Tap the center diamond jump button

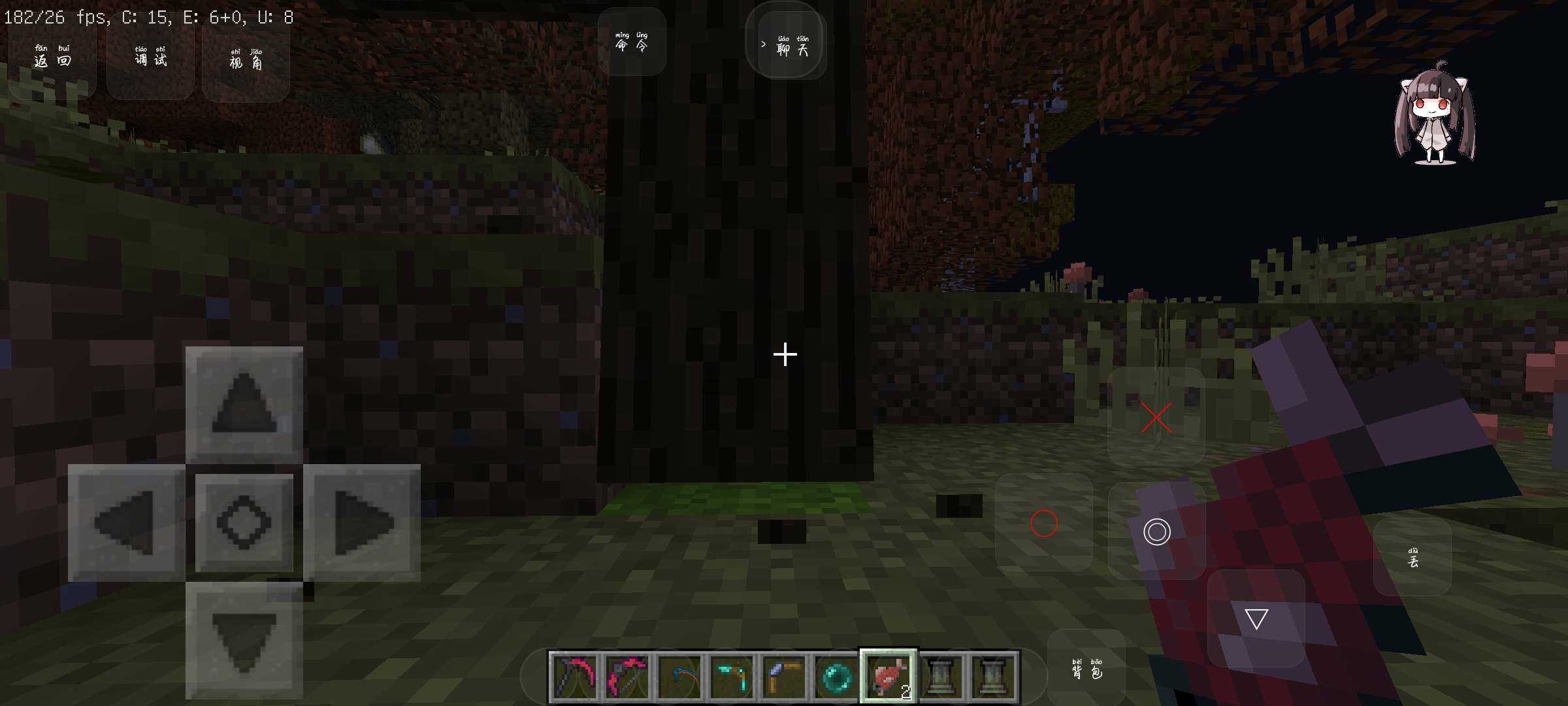coord(244,522)
